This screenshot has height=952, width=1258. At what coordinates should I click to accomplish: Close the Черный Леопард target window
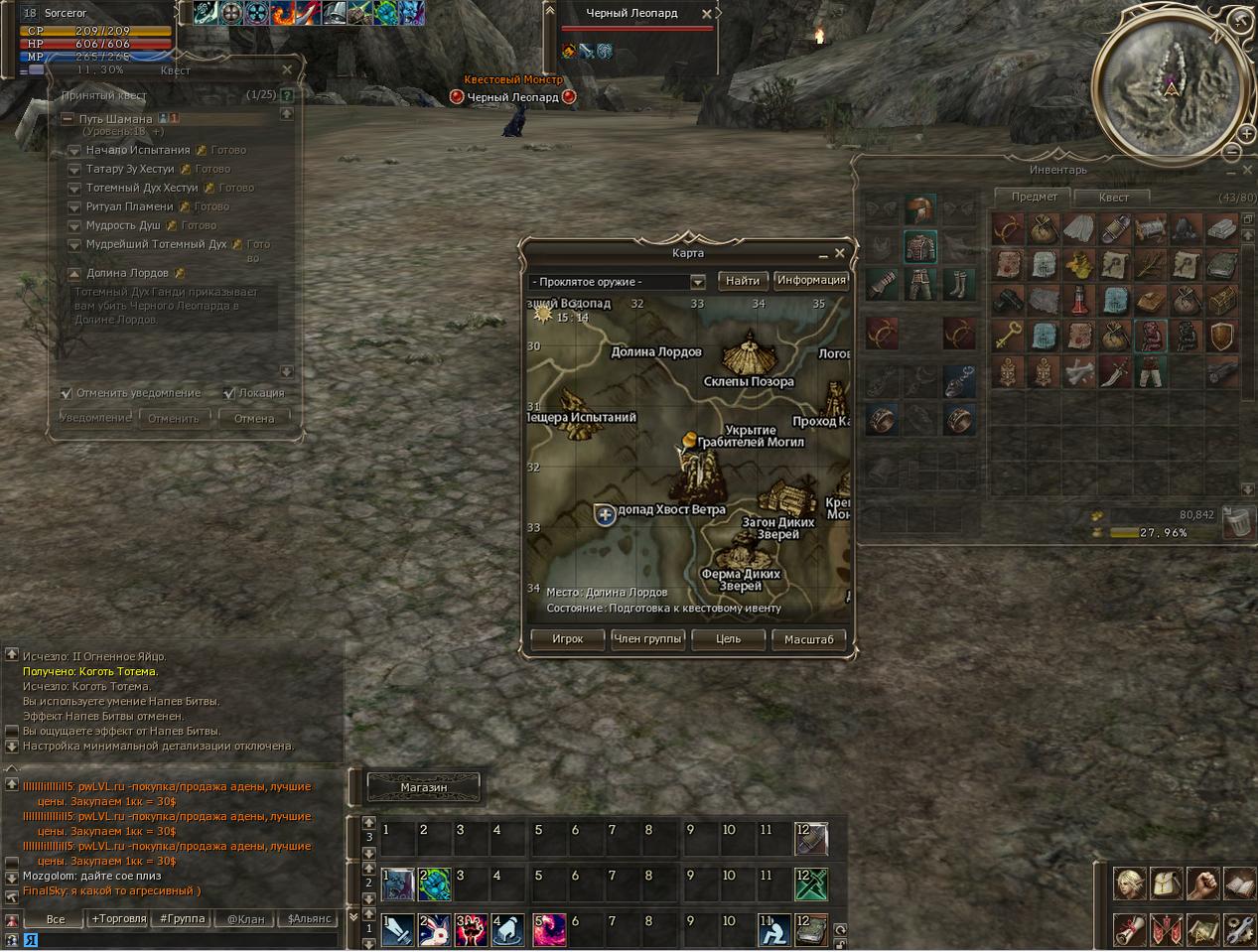[x=706, y=14]
